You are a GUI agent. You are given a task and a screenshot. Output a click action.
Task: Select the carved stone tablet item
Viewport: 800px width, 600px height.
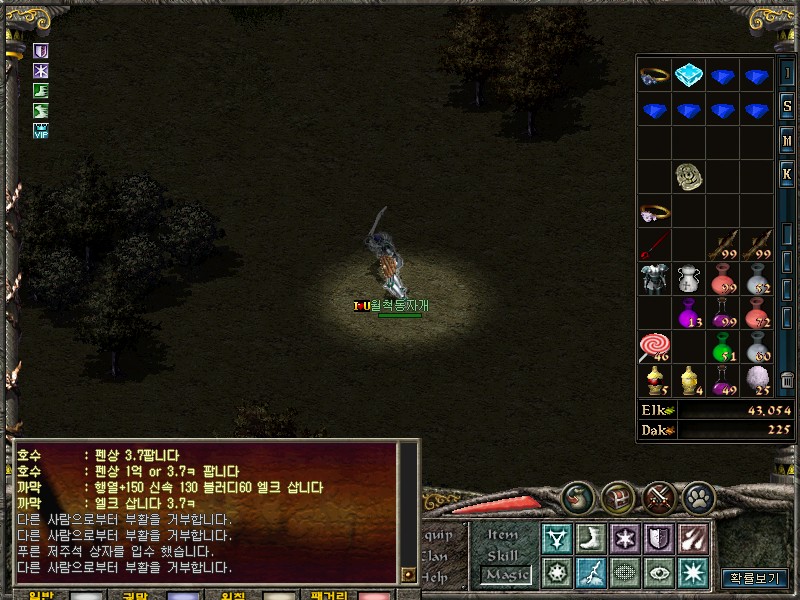(688, 177)
